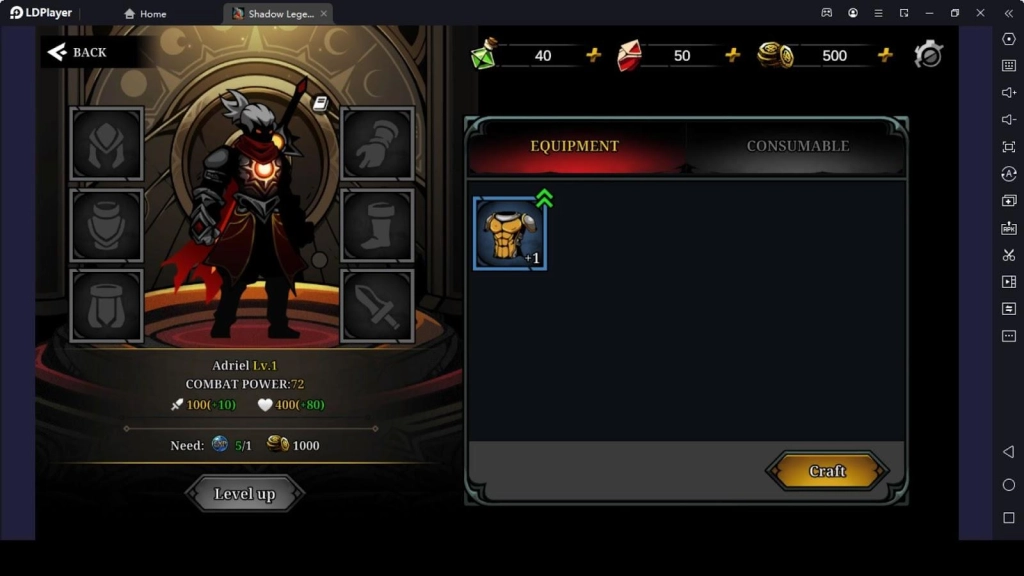Image resolution: width=1024 pixels, height=576 pixels.
Task: Pick the empty gloves equipment slot
Action: click(x=377, y=144)
